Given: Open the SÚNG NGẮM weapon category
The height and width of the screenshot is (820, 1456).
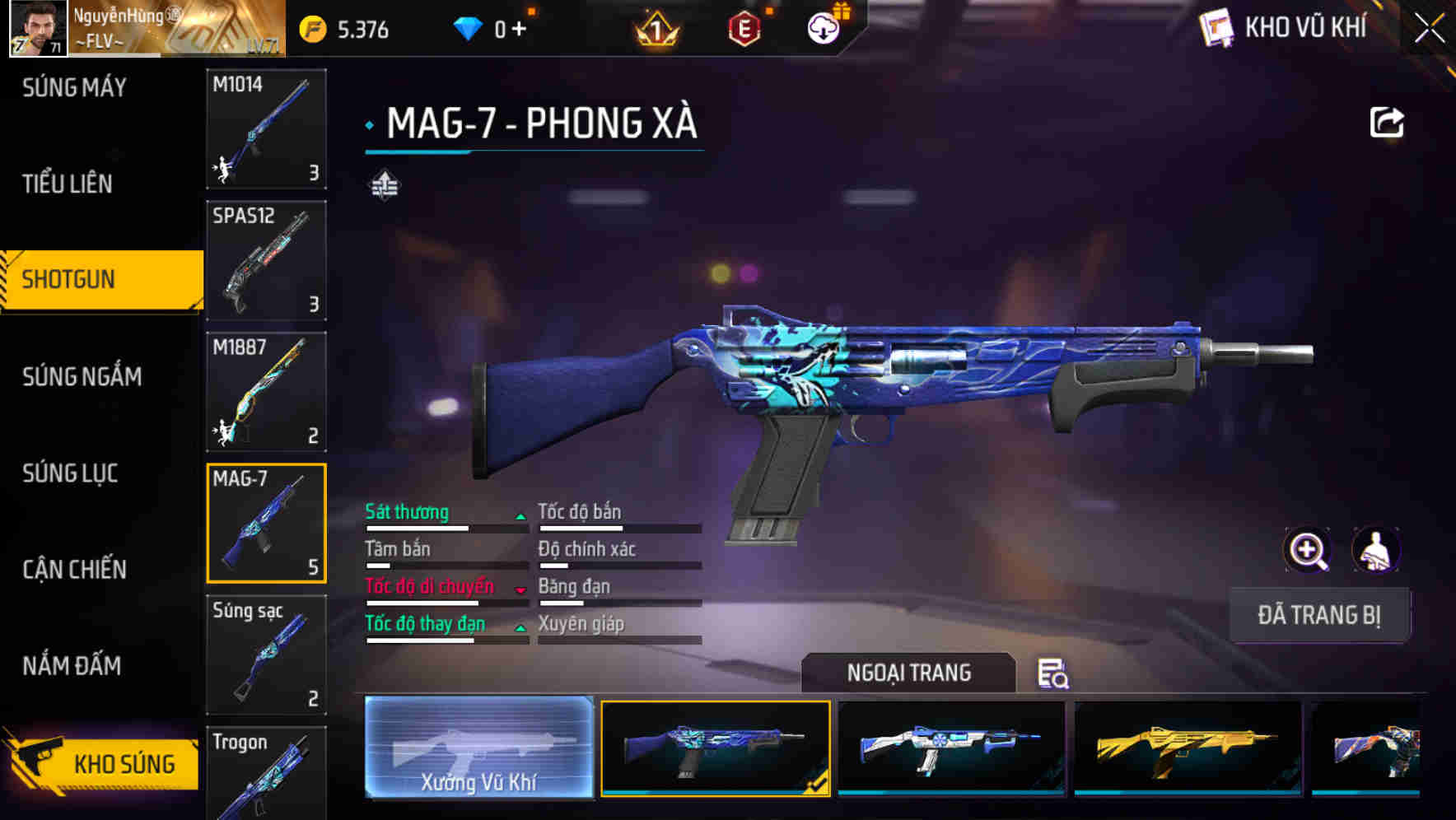Looking at the screenshot, I should click(x=81, y=376).
